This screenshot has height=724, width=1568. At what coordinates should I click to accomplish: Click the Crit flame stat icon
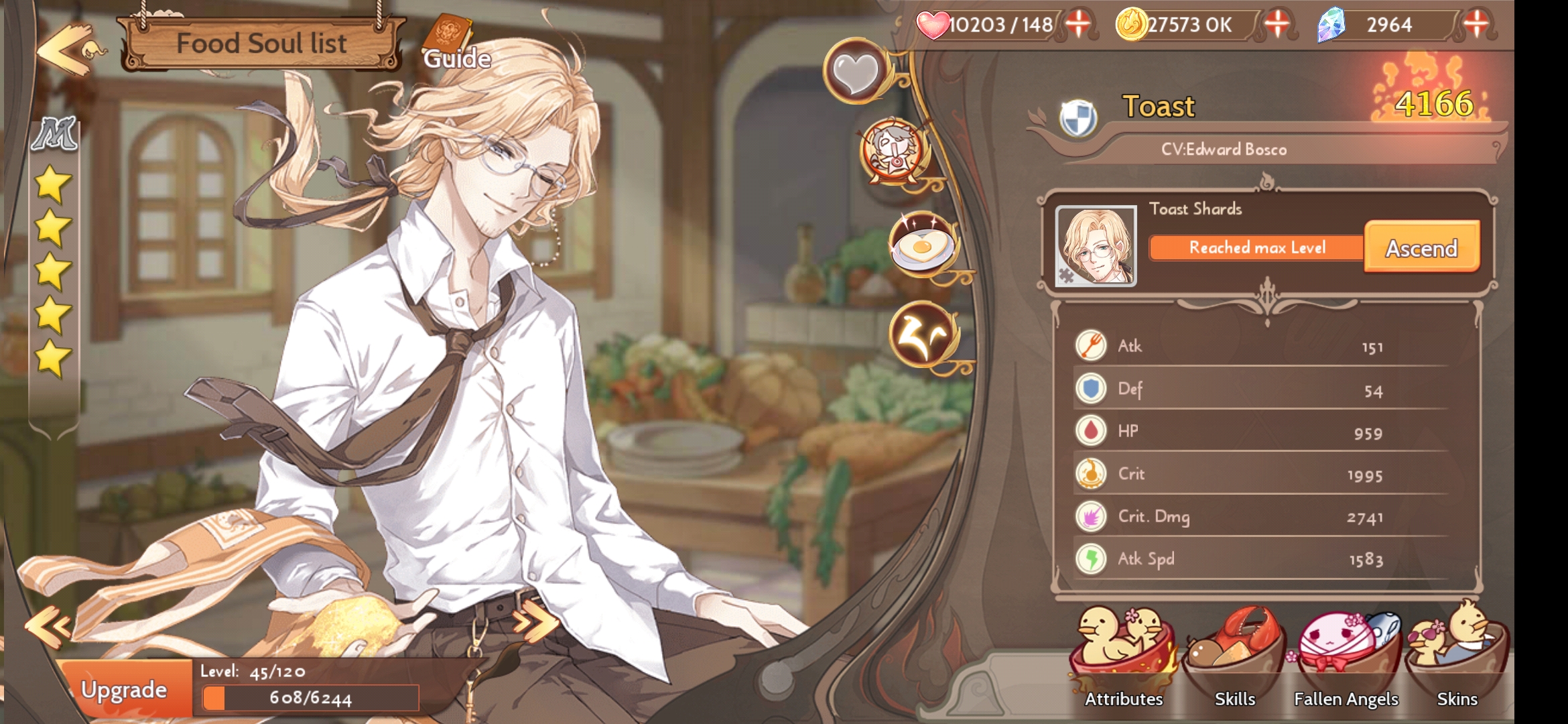(1091, 473)
